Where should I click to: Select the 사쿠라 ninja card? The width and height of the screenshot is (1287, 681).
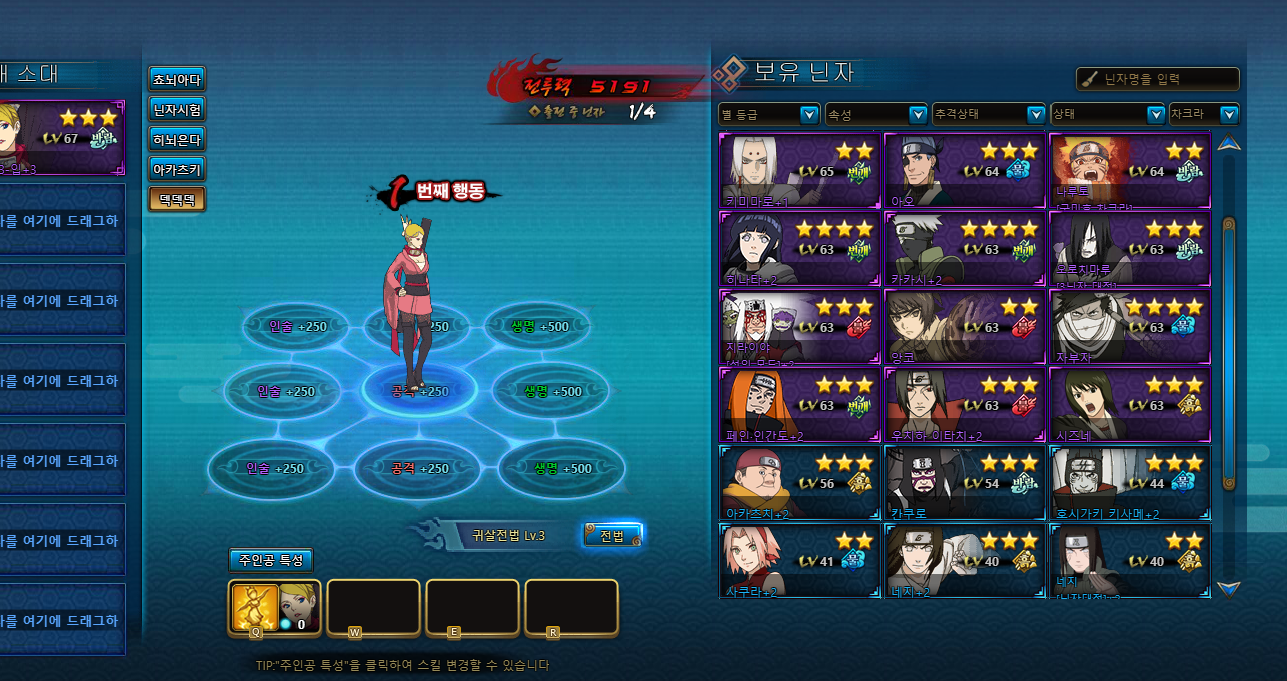coord(799,561)
